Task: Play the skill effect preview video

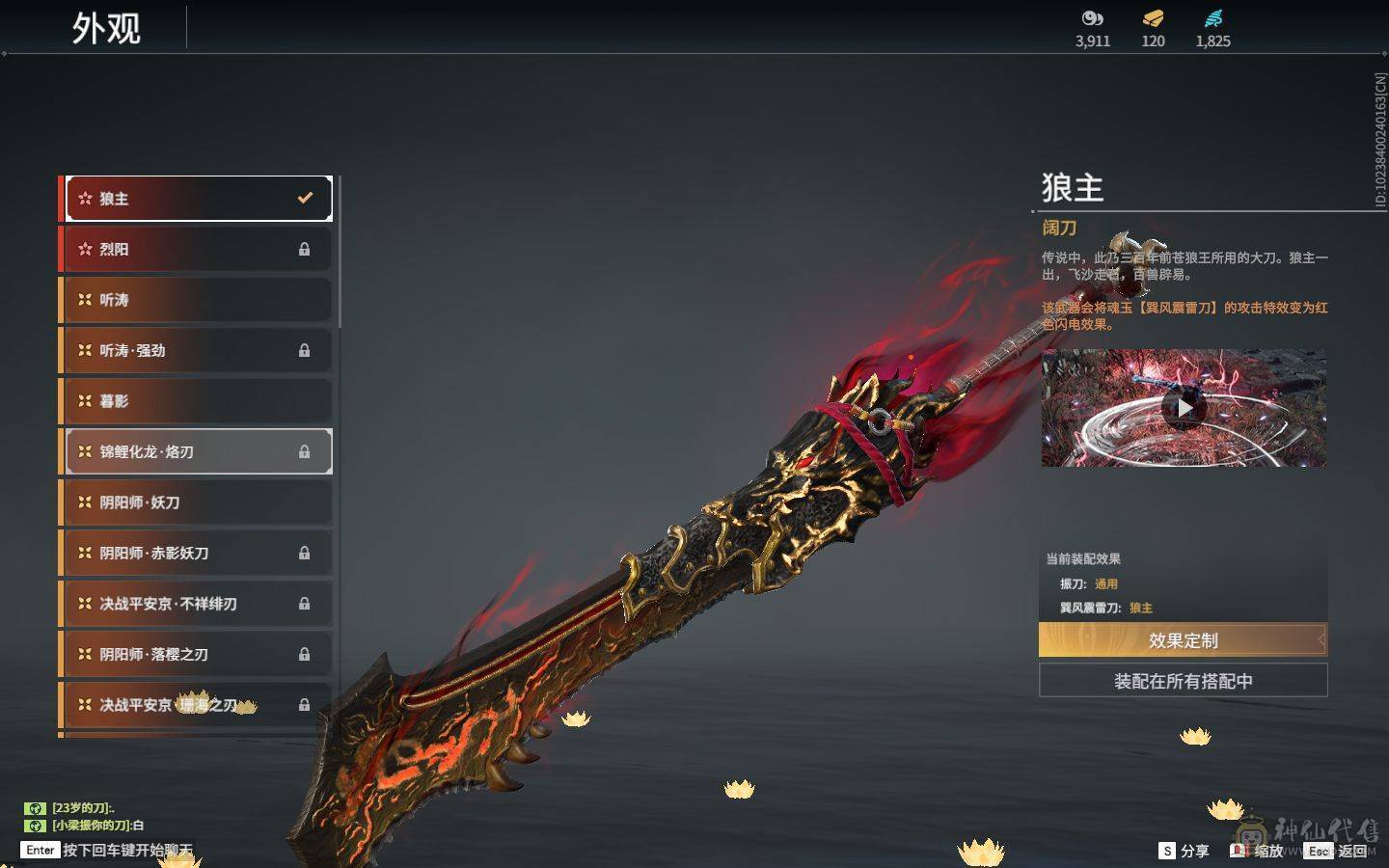Action: pyautogui.click(x=1184, y=408)
